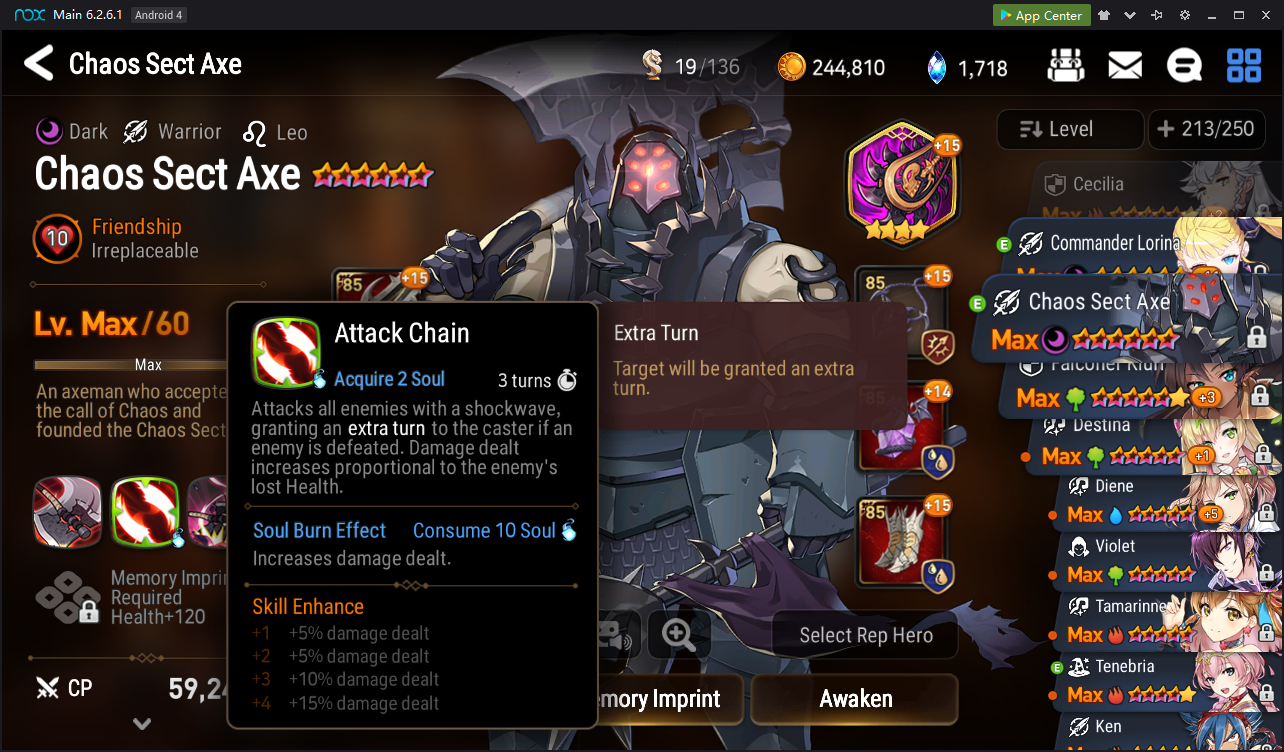The height and width of the screenshot is (752, 1284).
Task: Select the Attack Chain skill icon
Action: pyautogui.click(x=145, y=513)
